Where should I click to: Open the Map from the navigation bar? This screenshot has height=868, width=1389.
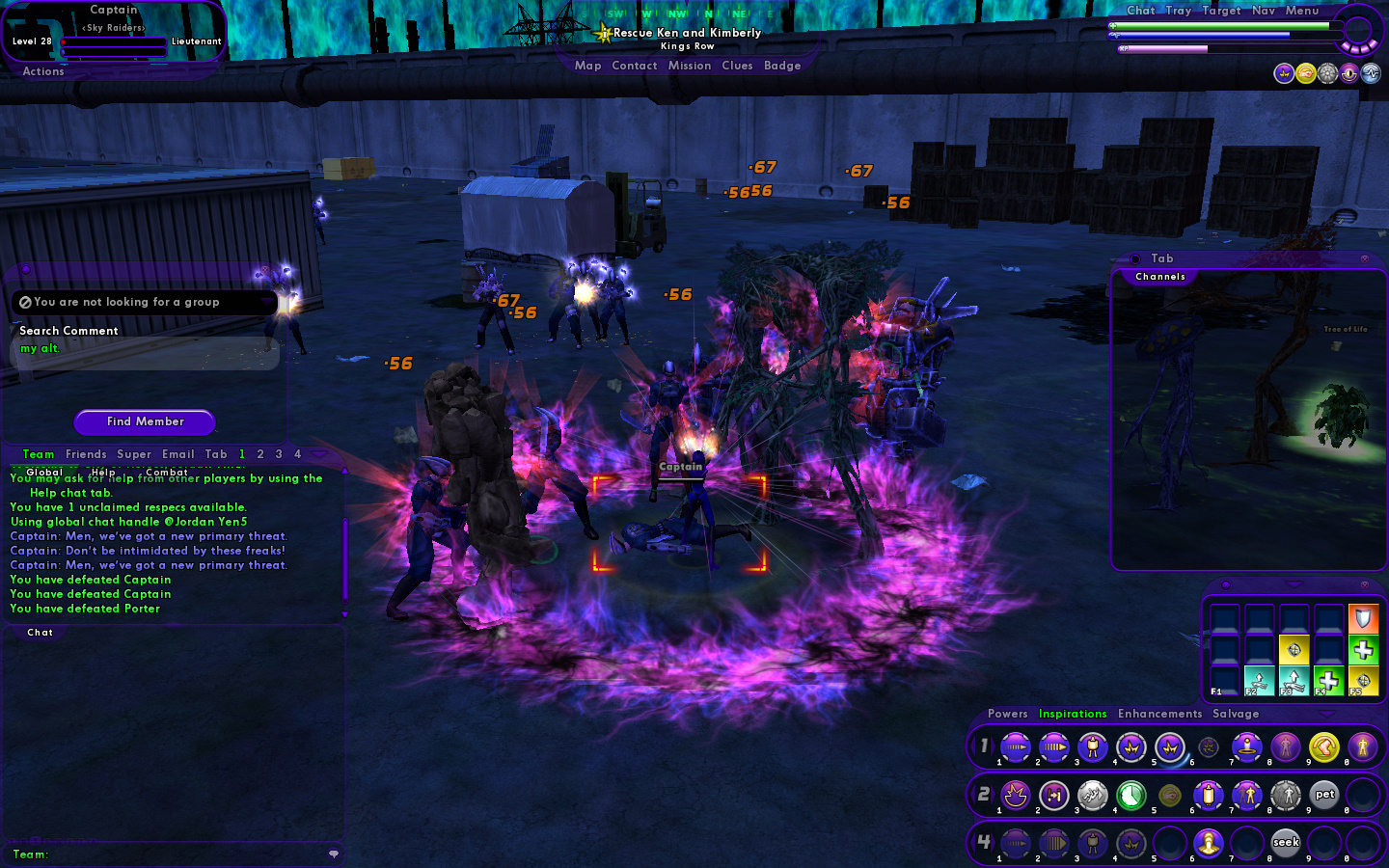[x=587, y=66]
